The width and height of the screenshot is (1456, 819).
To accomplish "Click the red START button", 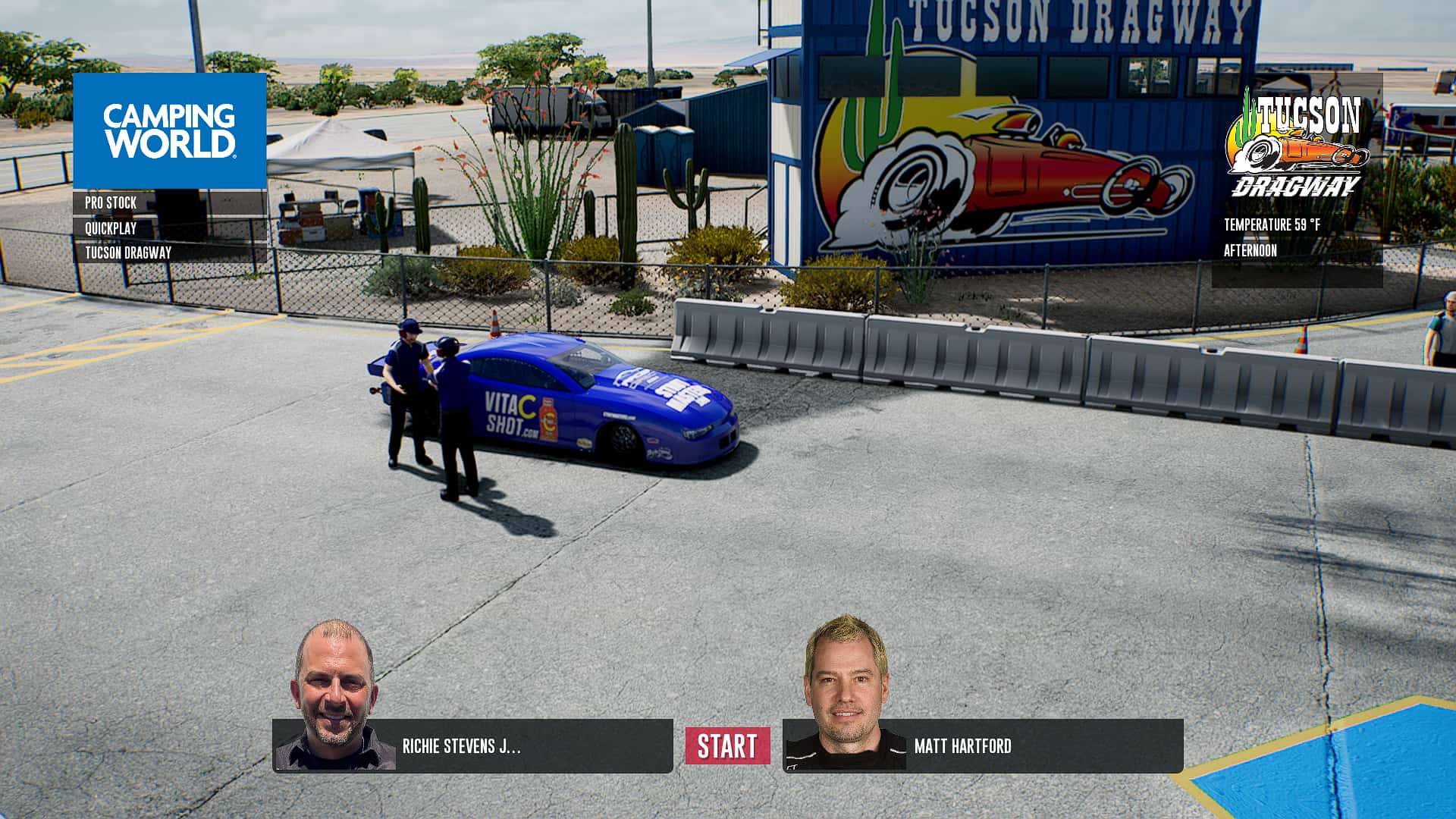I will pos(727,746).
